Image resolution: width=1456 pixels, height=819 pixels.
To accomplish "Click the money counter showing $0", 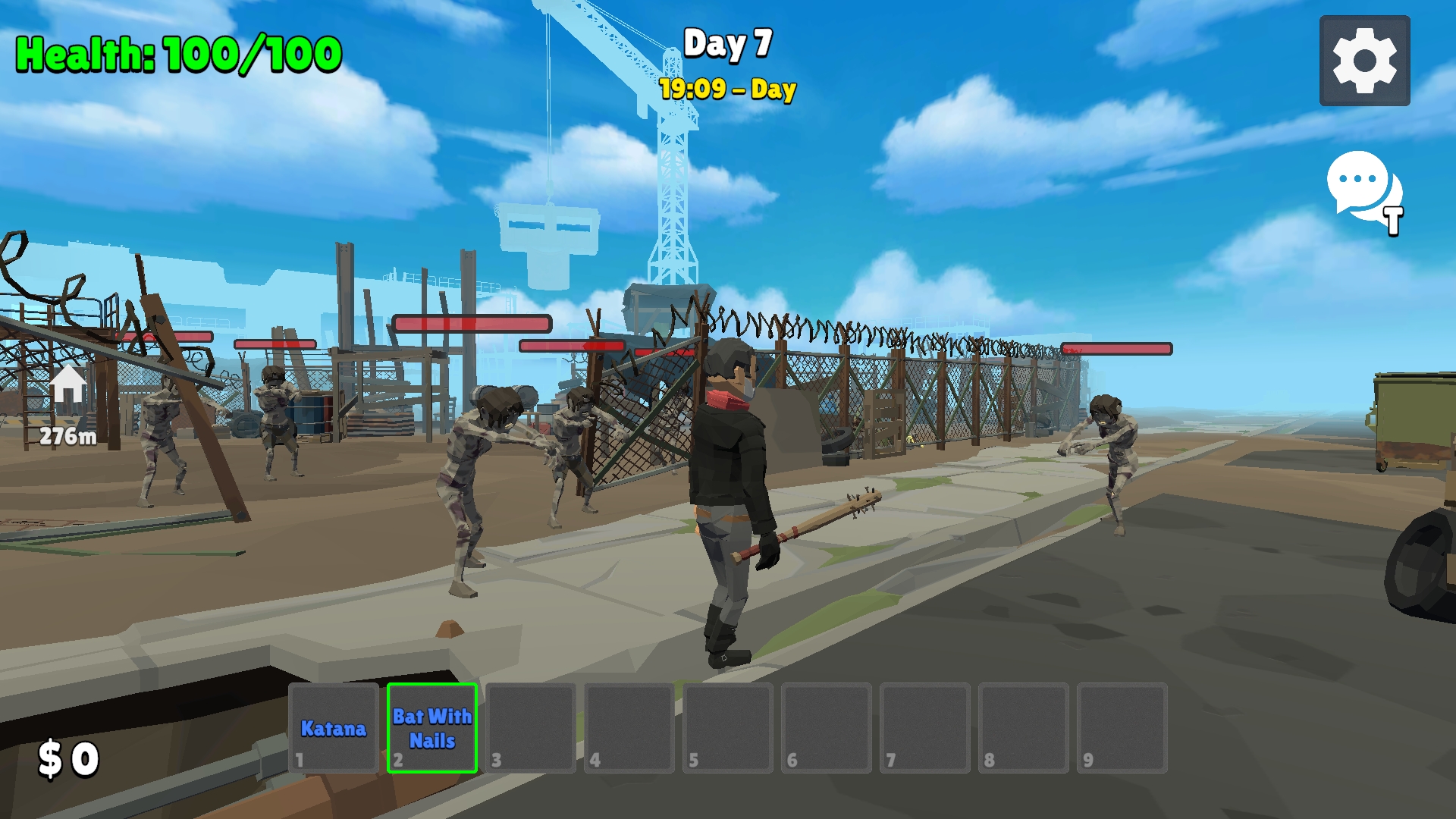I will pyautogui.click(x=68, y=758).
